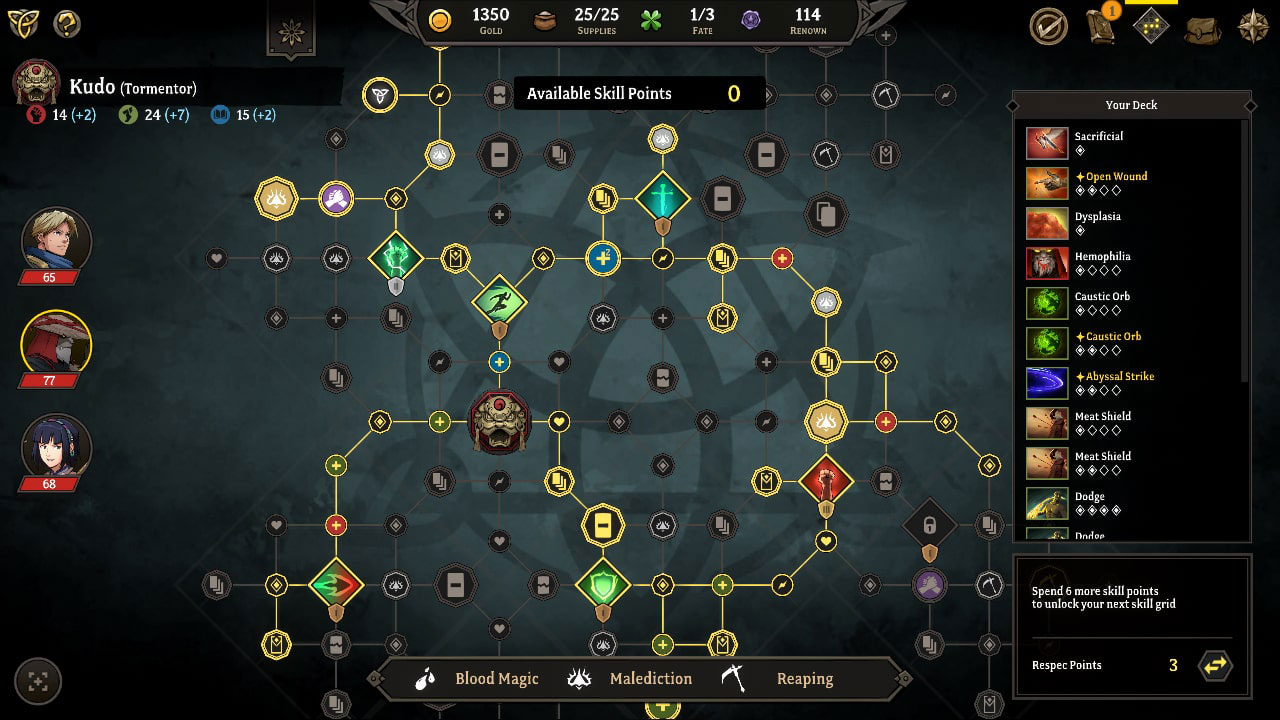Screen dimensions: 1280x720
Task: Open the journal with the notification badge
Action: 1100,28
